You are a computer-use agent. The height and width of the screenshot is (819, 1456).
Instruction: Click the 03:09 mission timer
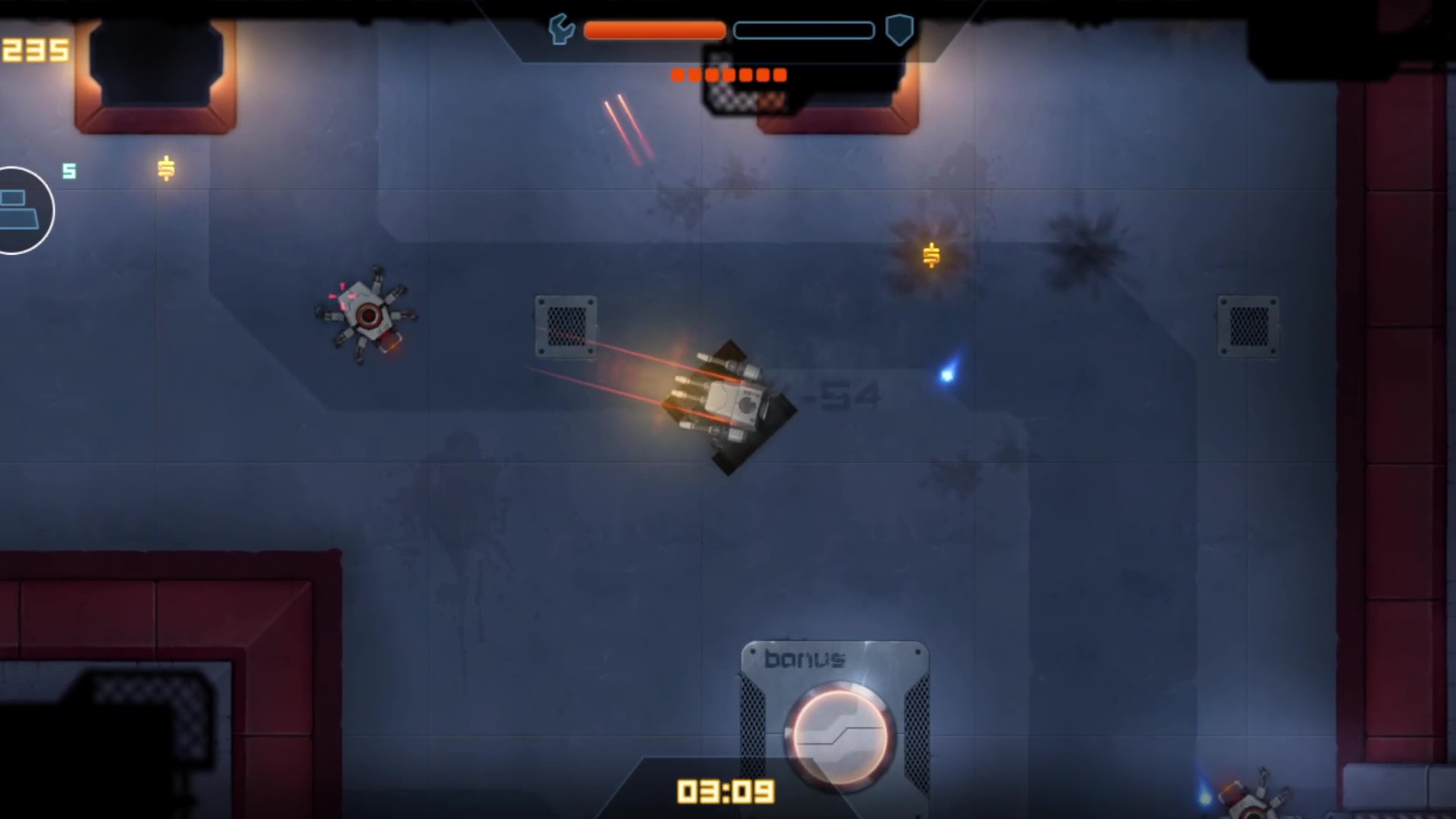(x=726, y=791)
